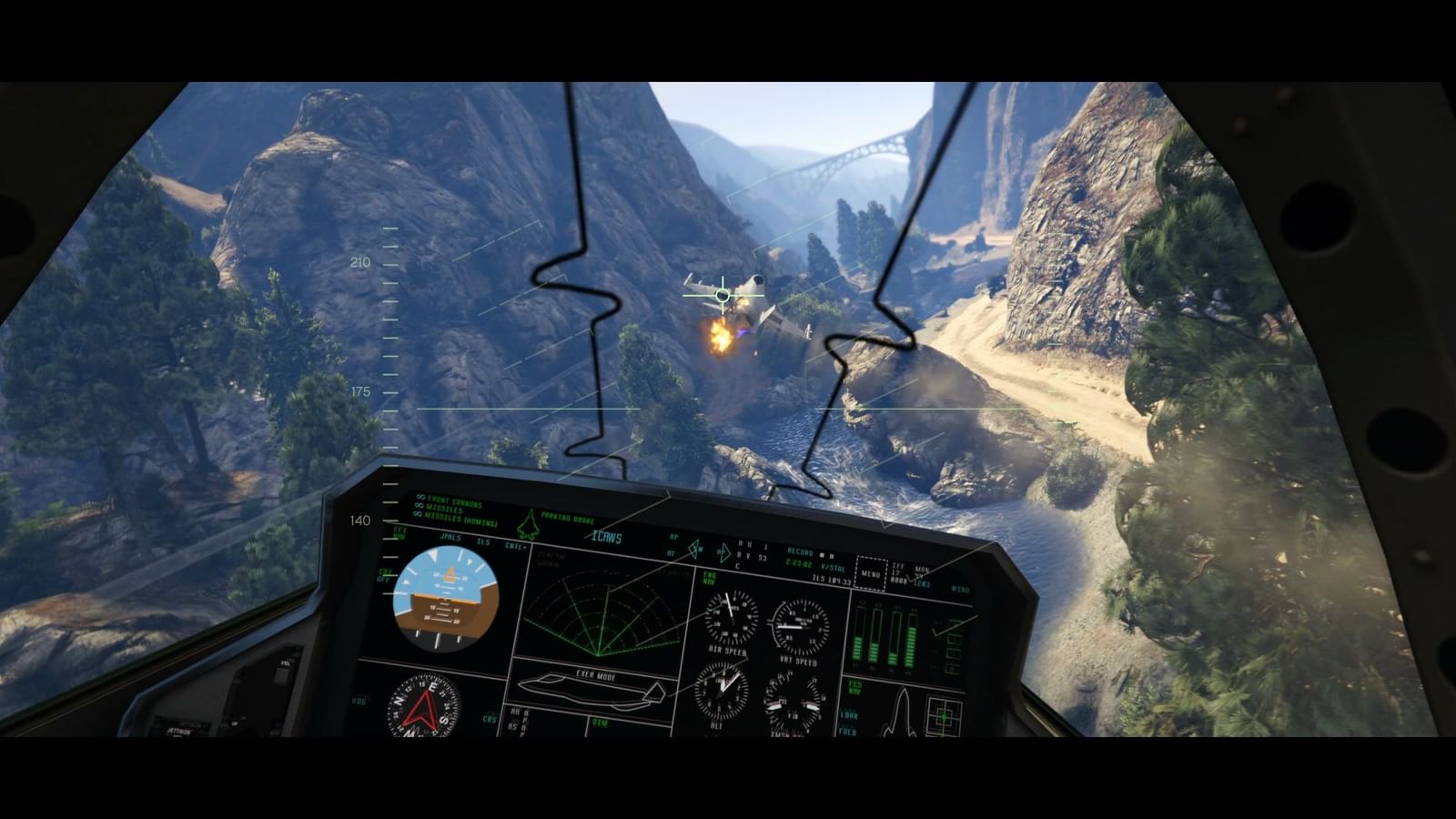
Task: Open the WIND readout options
Action: click(959, 590)
